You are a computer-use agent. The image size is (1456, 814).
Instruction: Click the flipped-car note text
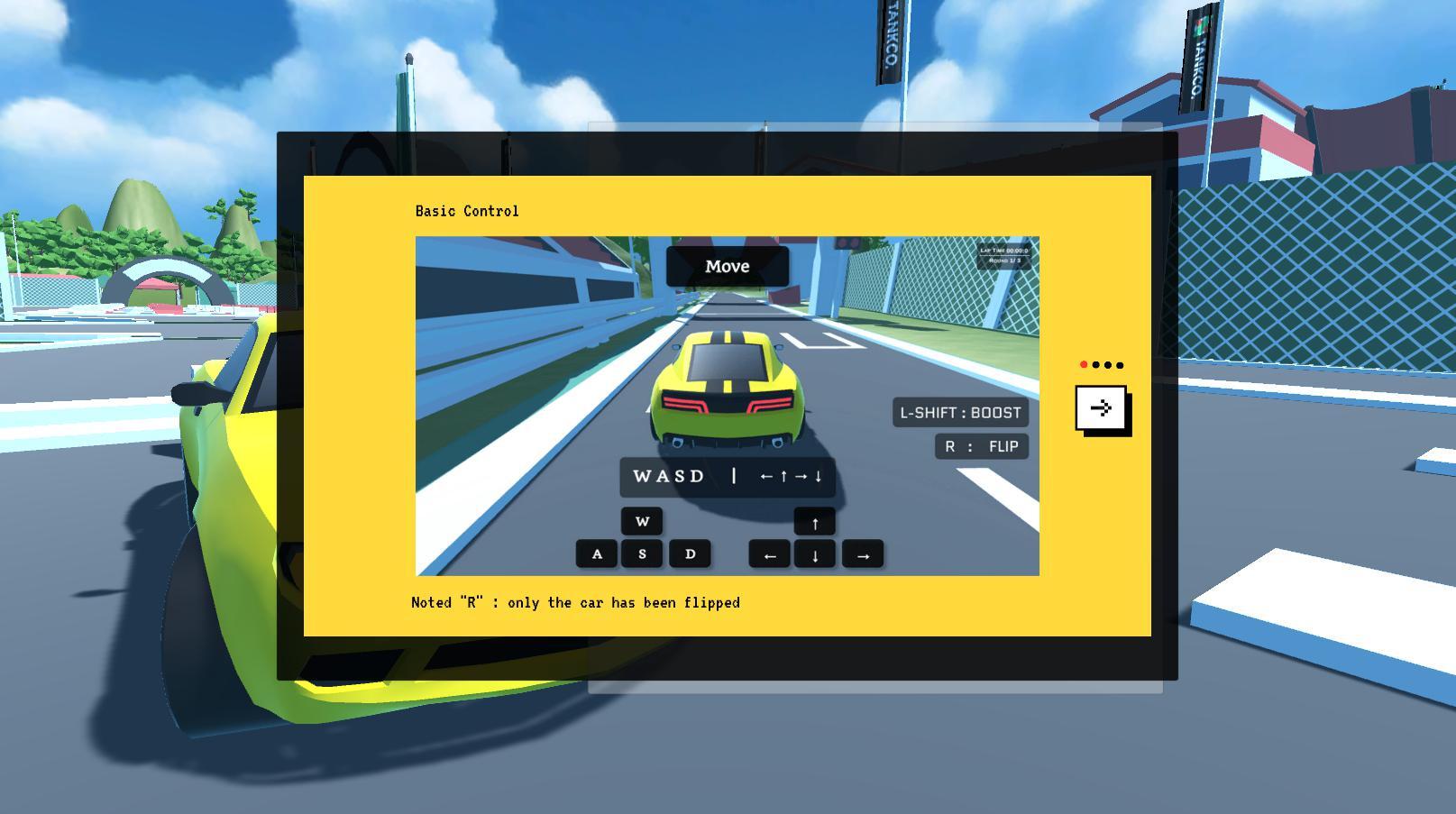(x=575, y=602)
